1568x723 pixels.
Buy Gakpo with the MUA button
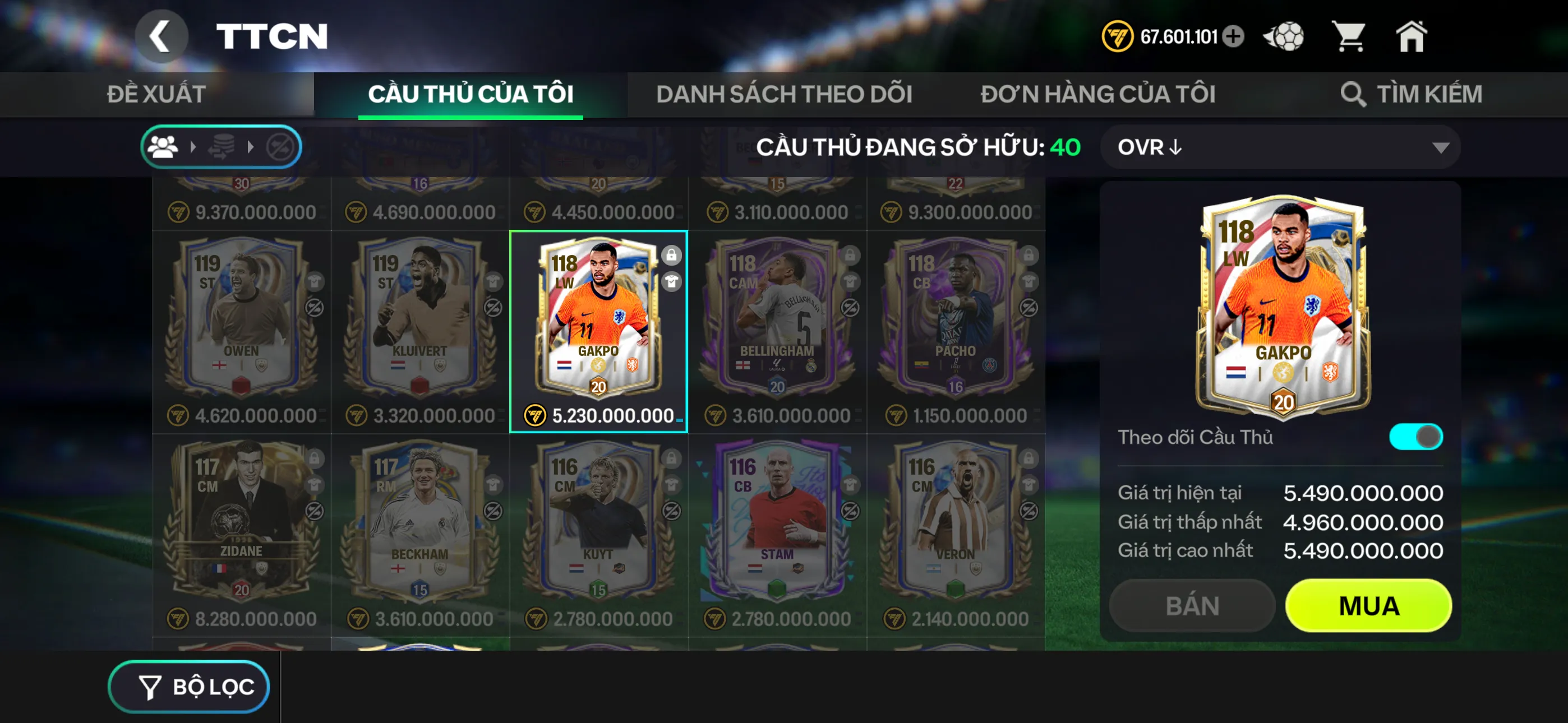click(x=1368, y=605)
